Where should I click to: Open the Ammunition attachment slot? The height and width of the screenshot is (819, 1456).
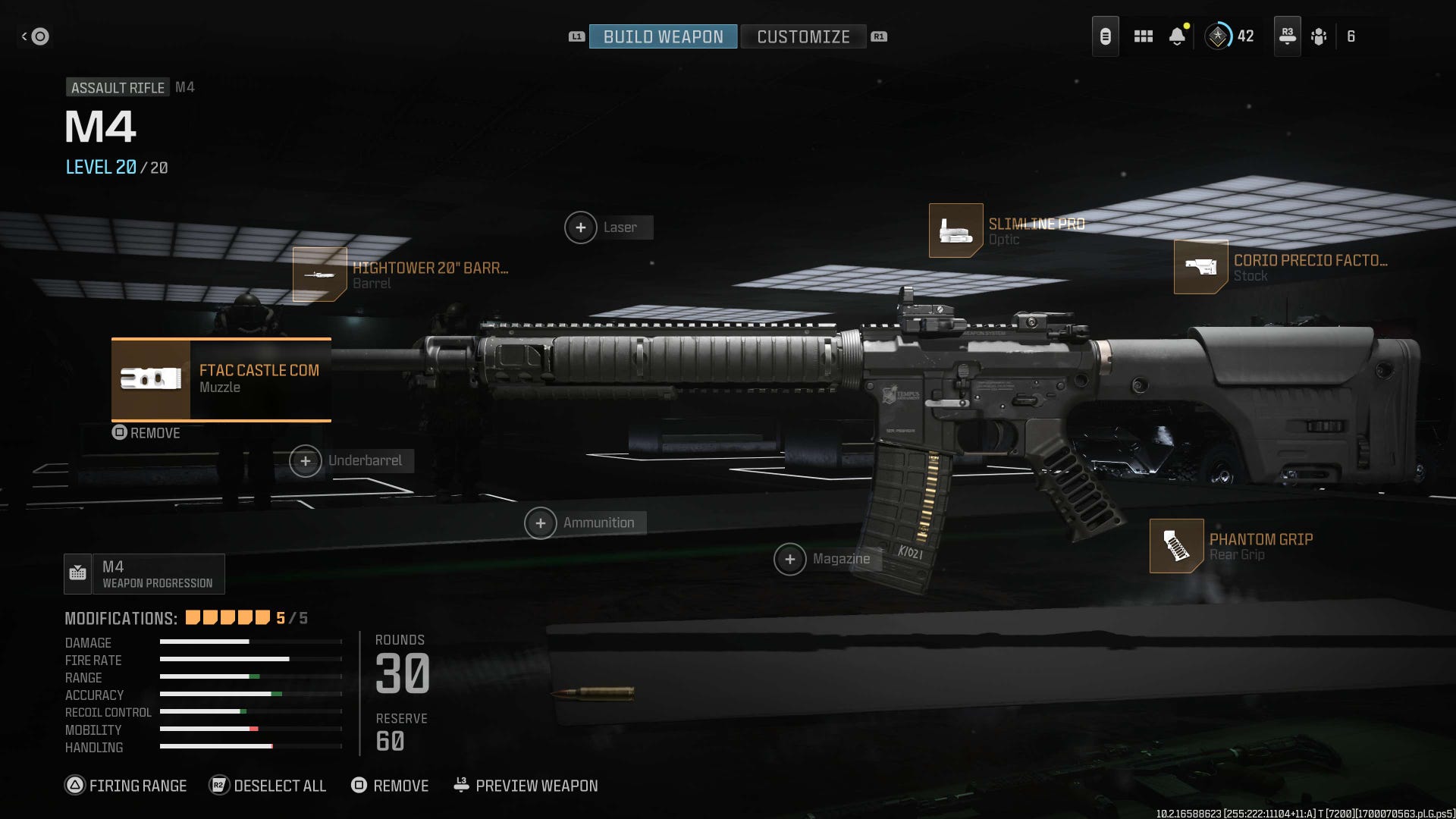pos(541,522)
